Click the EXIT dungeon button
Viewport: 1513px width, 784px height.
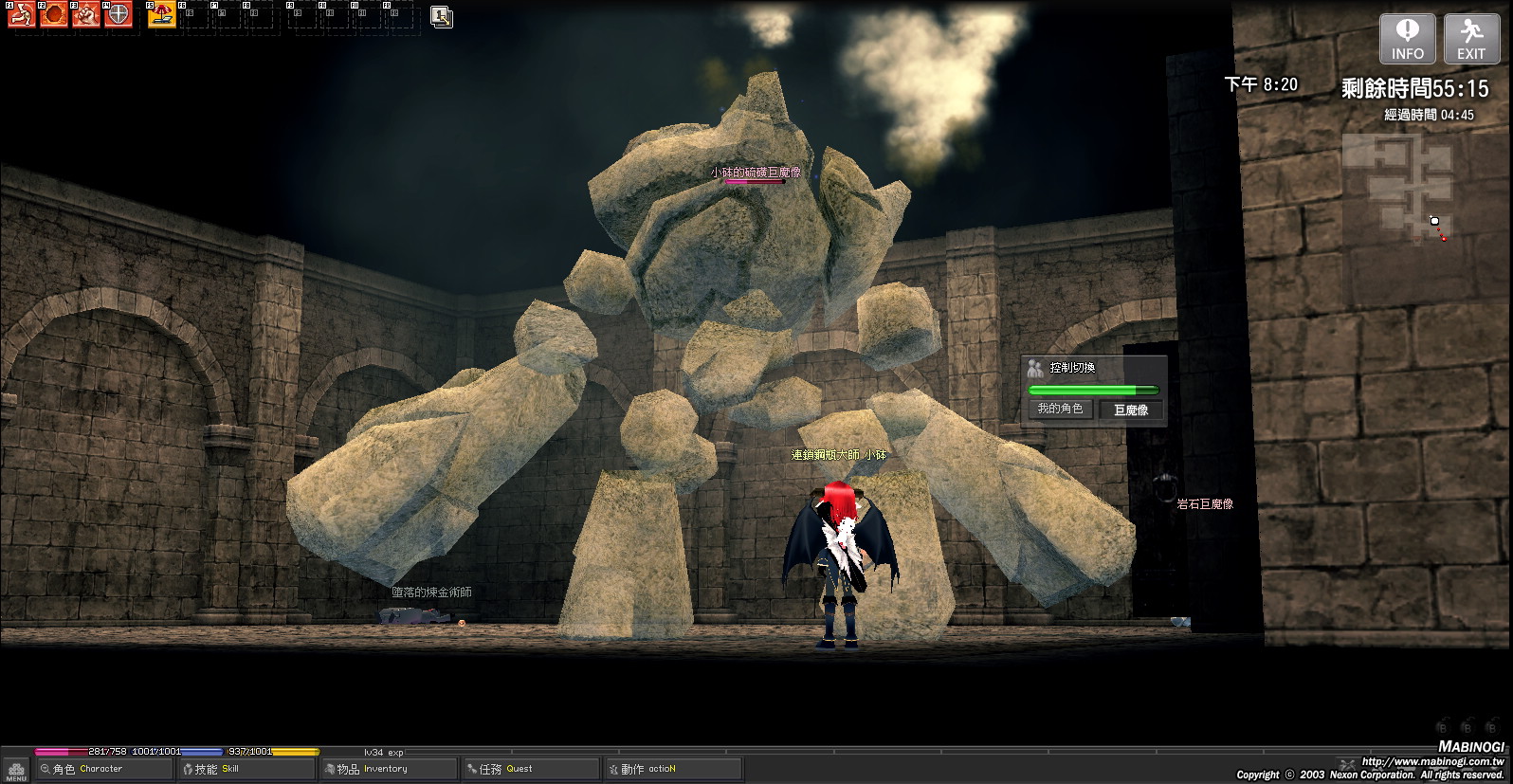pos(1470,39)
